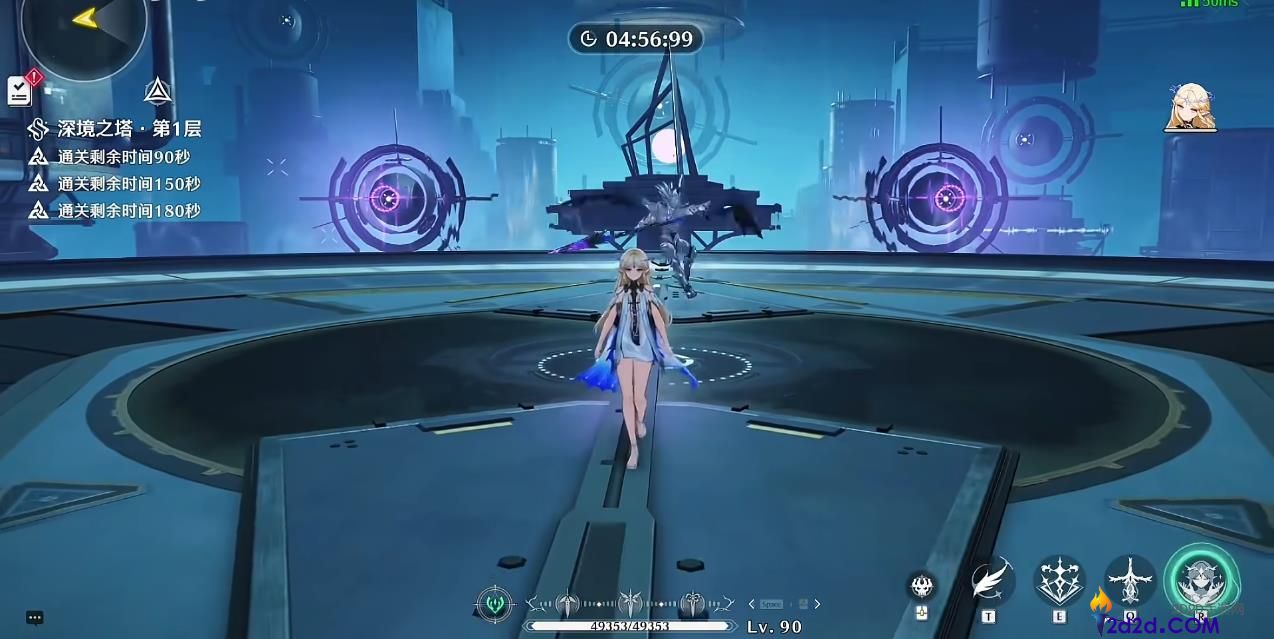Activate the skull-shaped skill icon

922,586
